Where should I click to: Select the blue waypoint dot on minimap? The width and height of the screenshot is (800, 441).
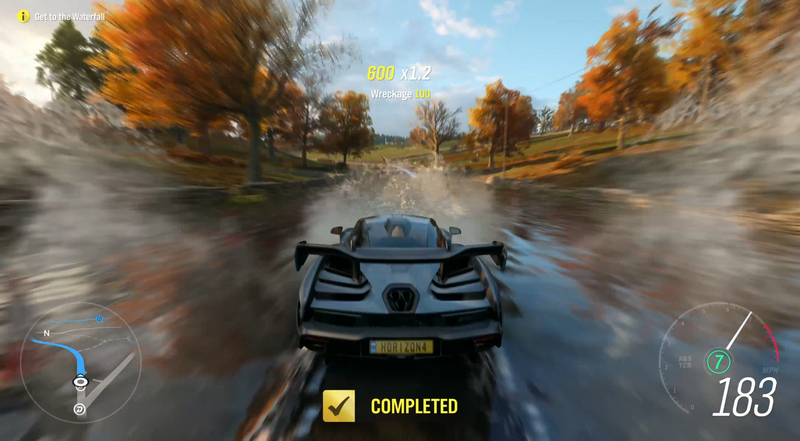99,319
